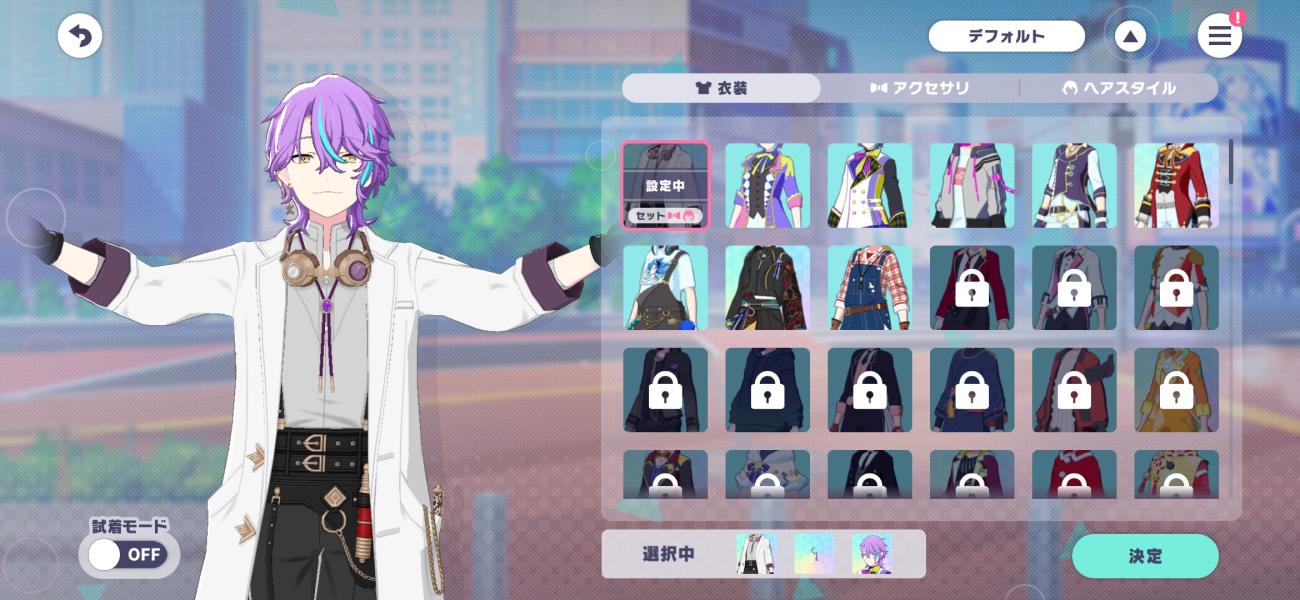Screen dimensions: 1300x600
Task: Switch to the 衣装 costume tab
Action: (x=721, y=88)
